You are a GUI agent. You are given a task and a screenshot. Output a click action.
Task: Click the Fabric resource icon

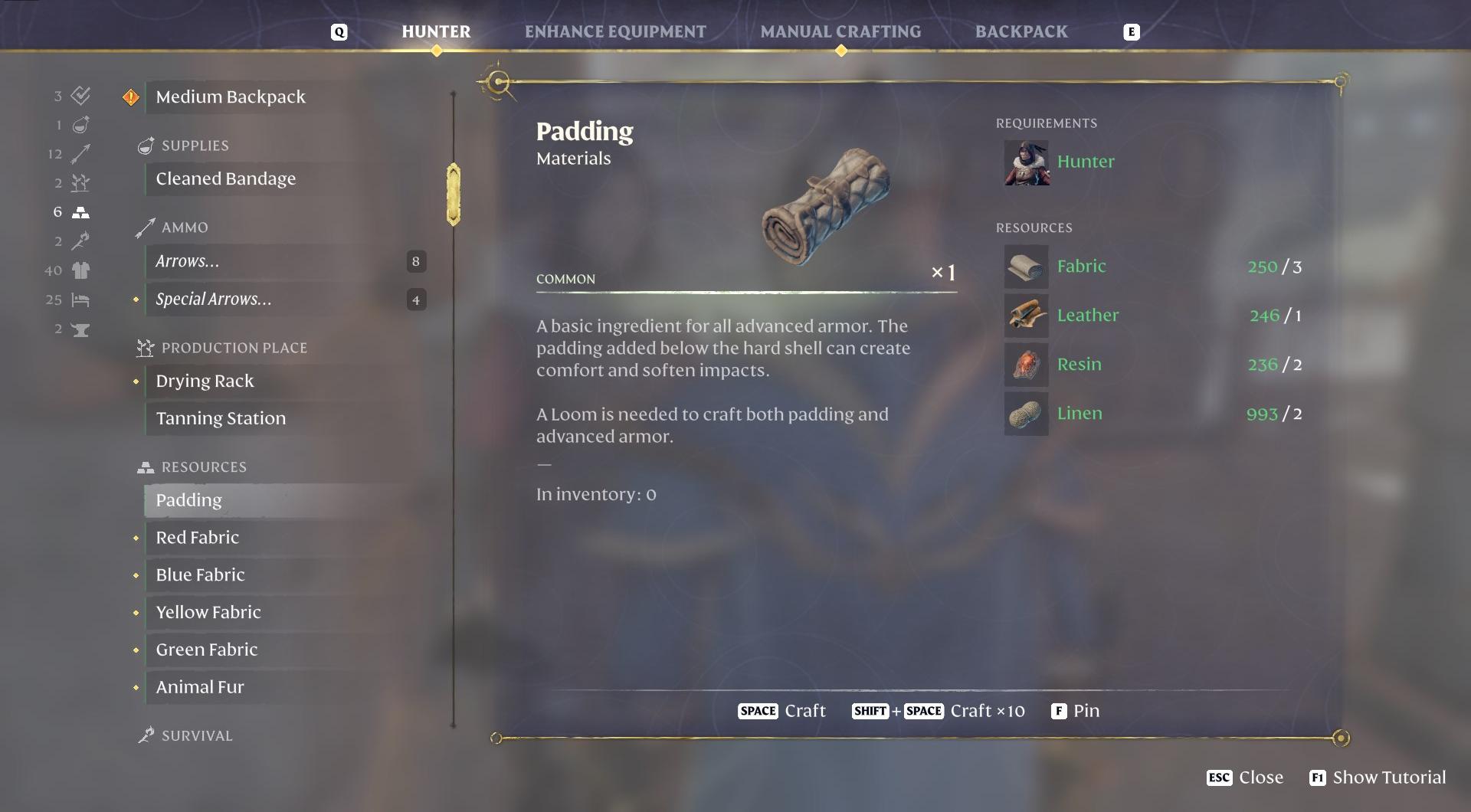[x=1026, y=267]
